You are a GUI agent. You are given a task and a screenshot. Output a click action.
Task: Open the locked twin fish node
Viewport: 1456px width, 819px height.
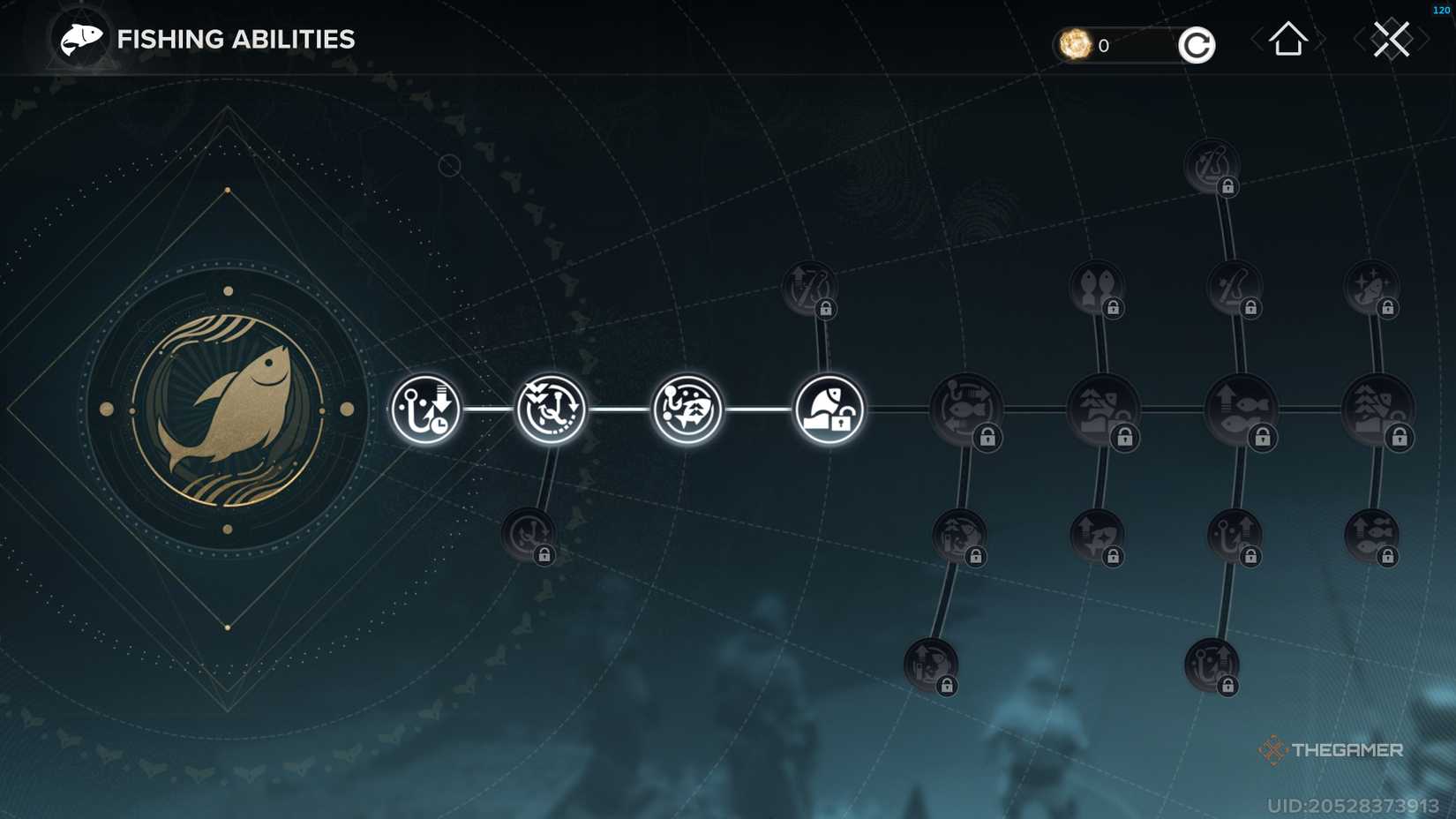(1097, 287)
